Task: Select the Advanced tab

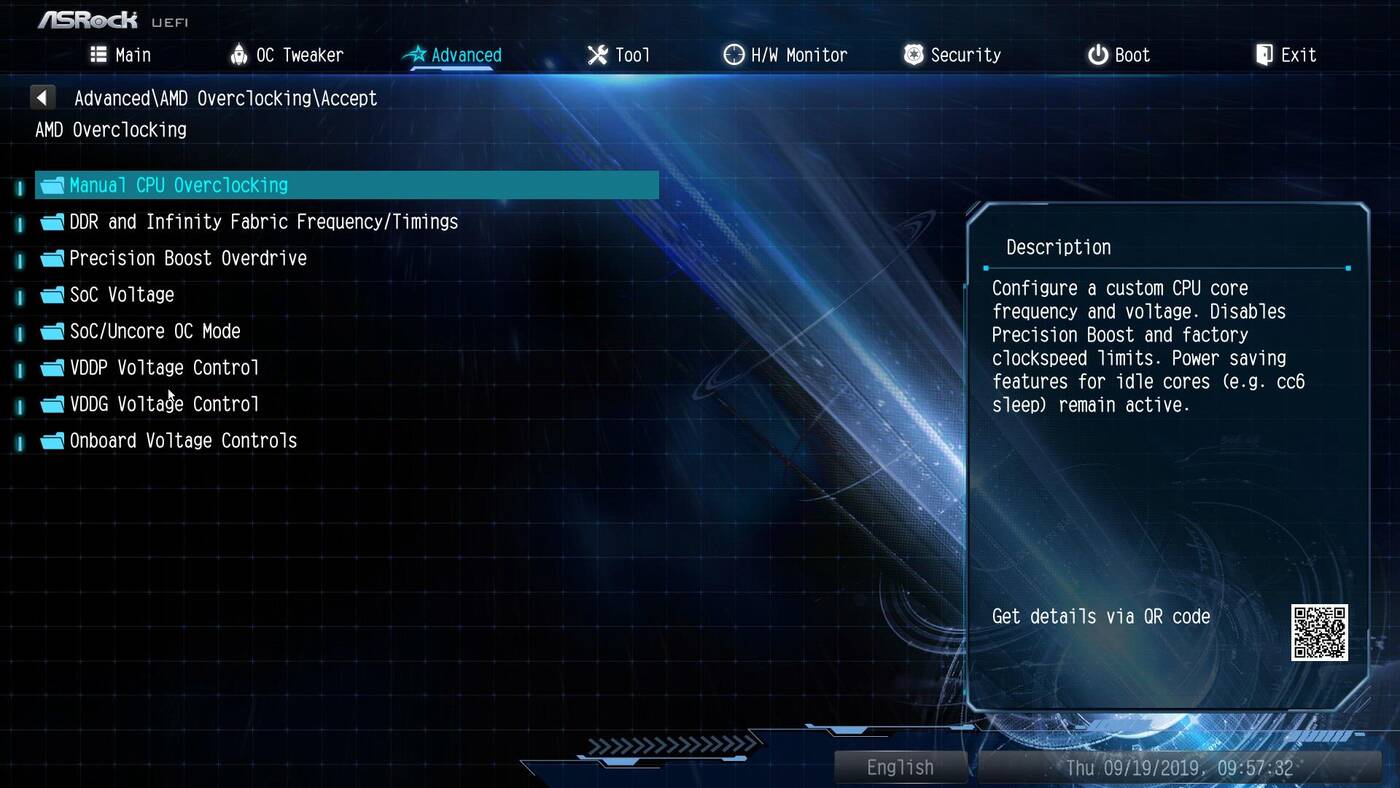Action: 454,55
